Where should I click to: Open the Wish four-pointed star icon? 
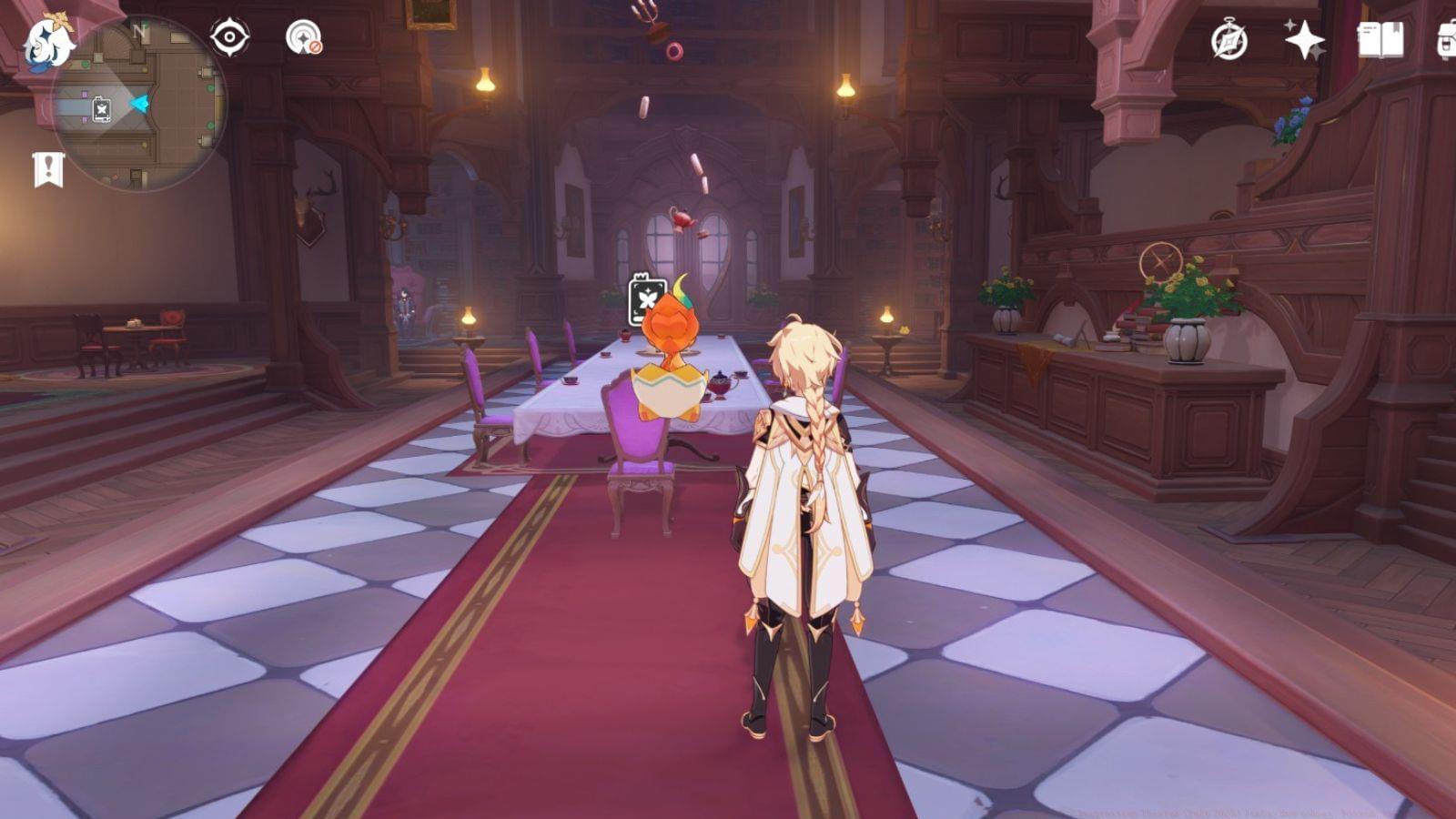click(x=1304, y=40)
